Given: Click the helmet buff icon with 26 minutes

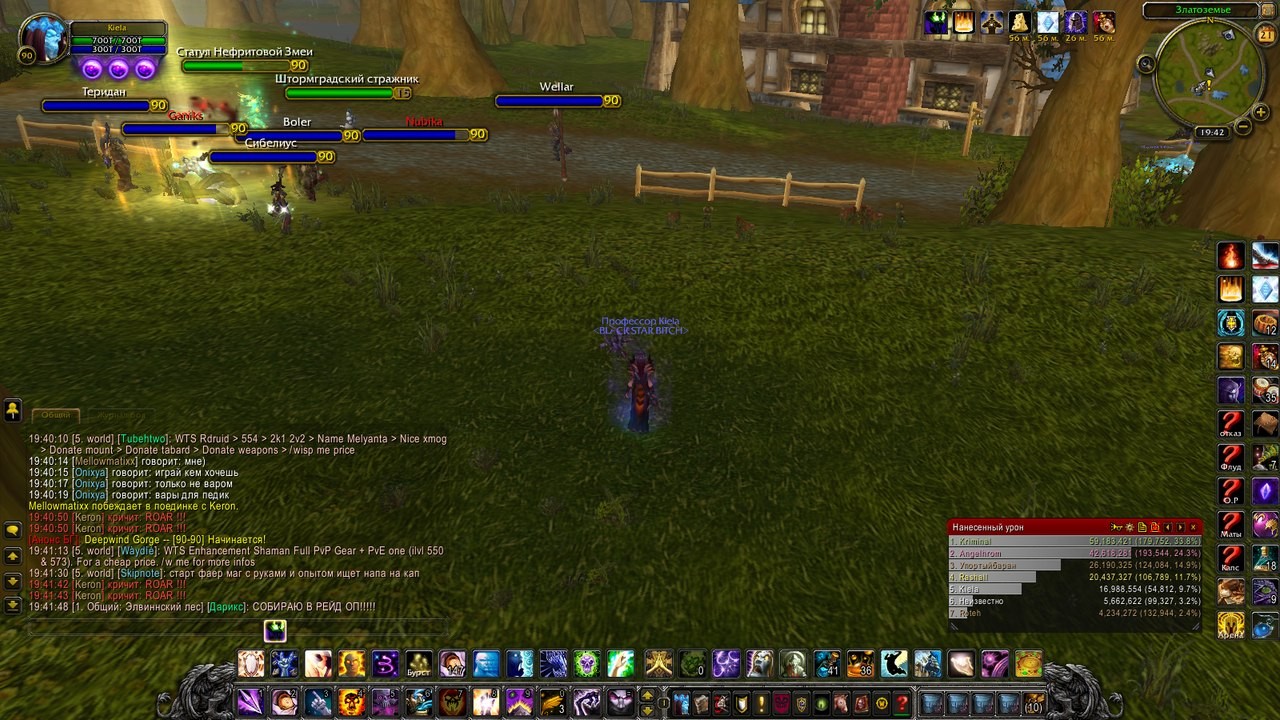Looking at the screenshot, I should [x=1075, y=23].
